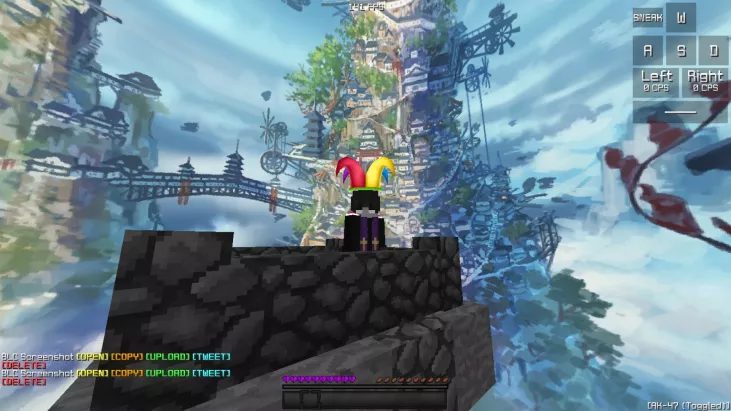Copy the first BLC screenshot with its COPY link
The width and height of the screenshot is (731, 411).
(x=127, y=357)
